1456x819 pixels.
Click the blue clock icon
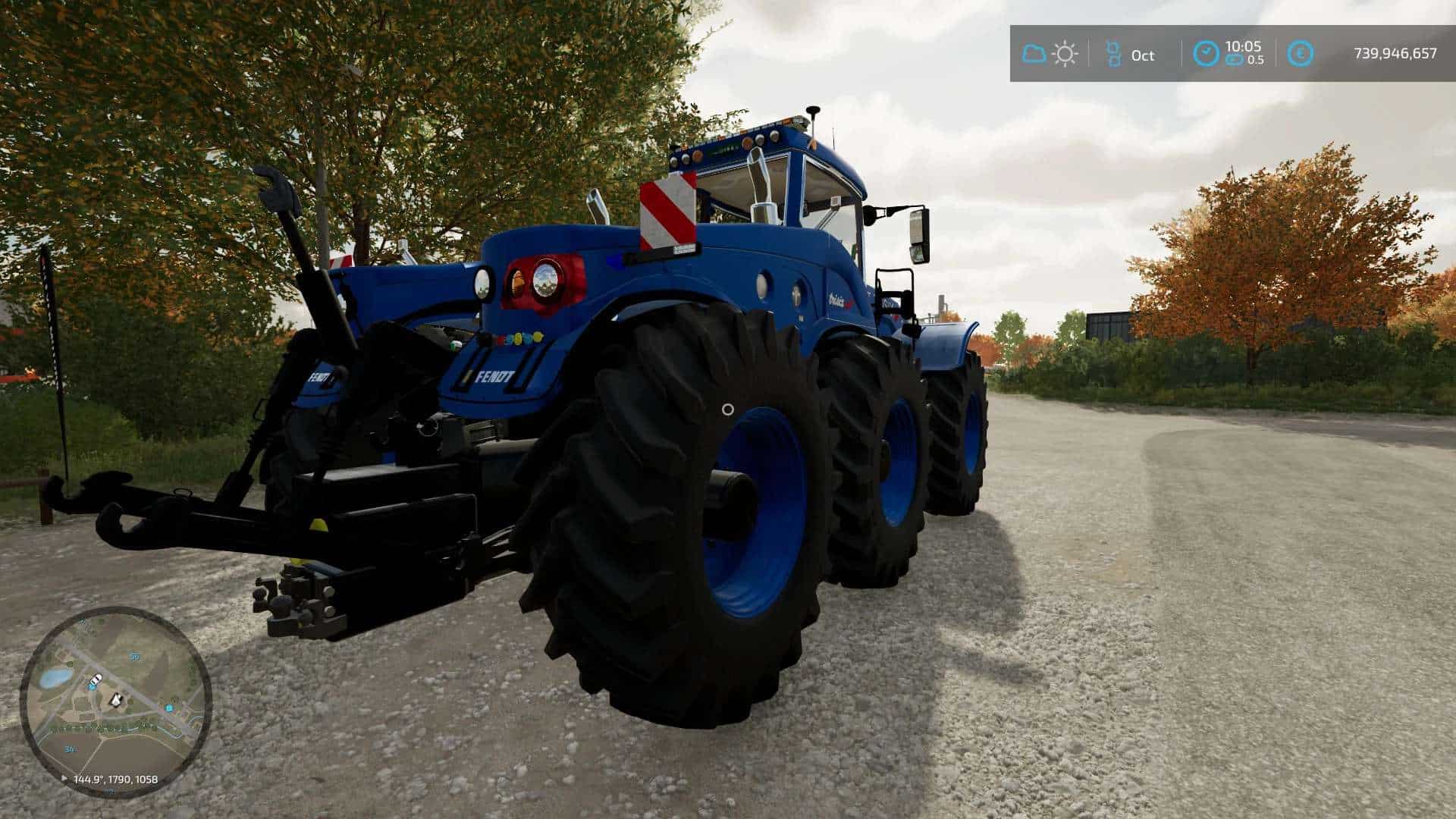click(x=1206, y=54)
